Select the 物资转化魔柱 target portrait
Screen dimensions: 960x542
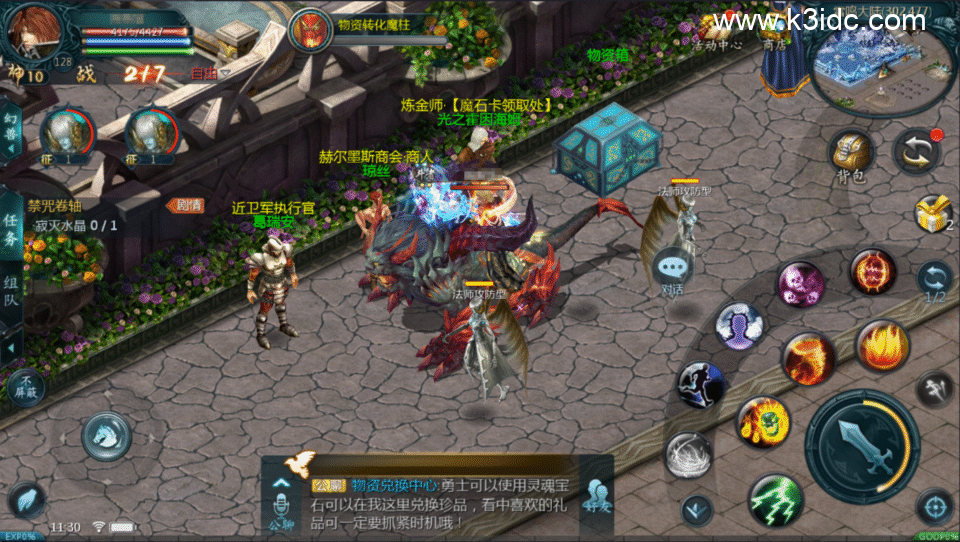(x=310, y=28)
